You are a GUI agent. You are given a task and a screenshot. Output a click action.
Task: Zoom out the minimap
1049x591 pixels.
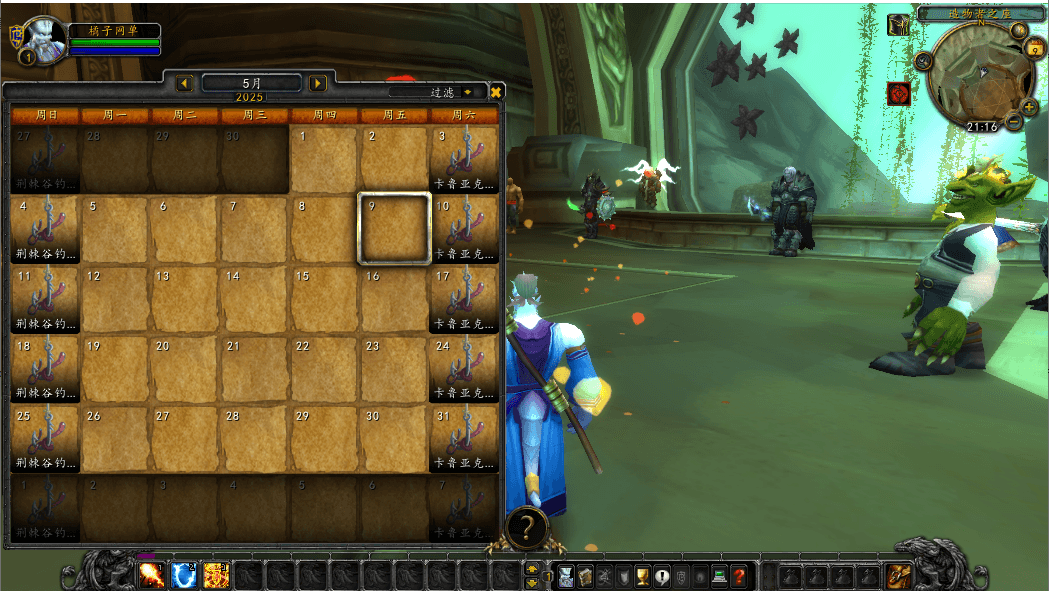point(1014,123)
